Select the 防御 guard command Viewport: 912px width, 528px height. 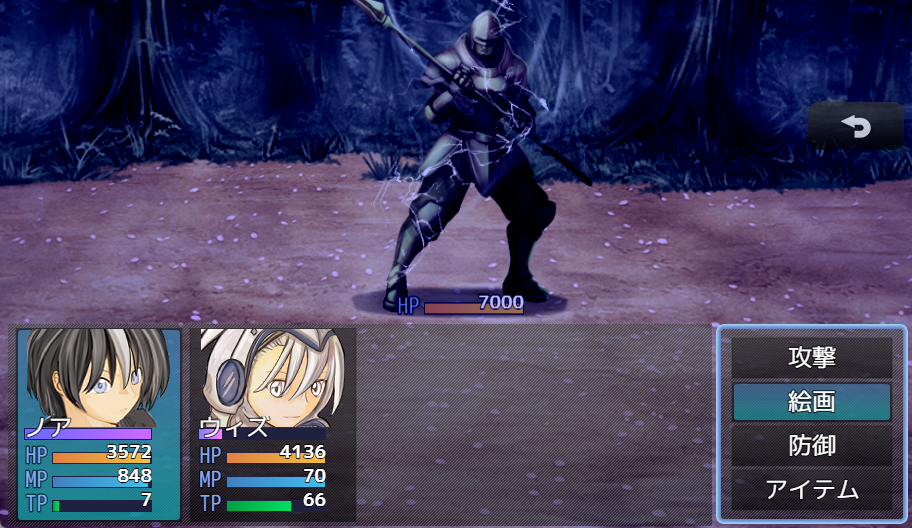[x=811, y=446]
